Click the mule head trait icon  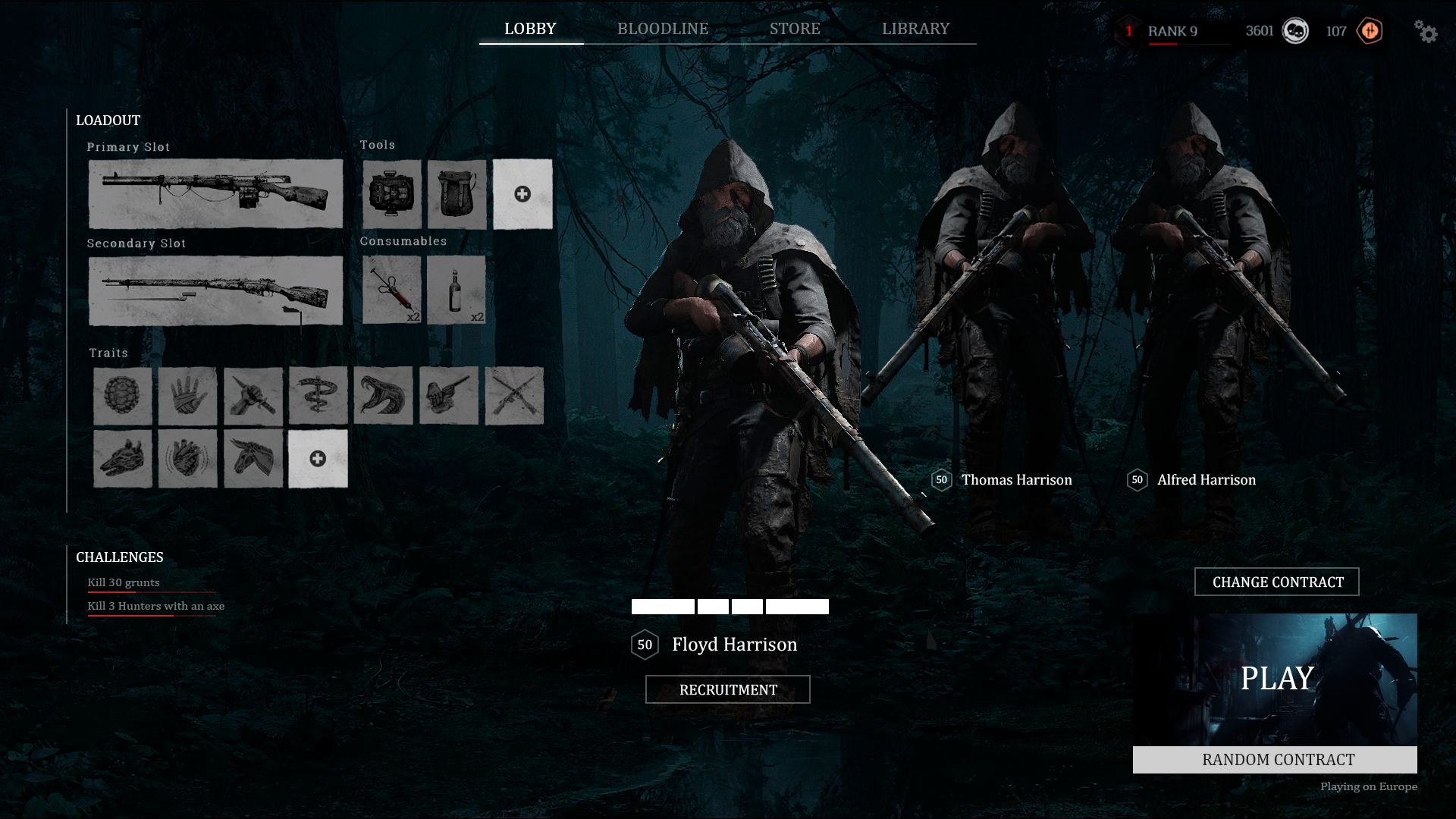253,459
